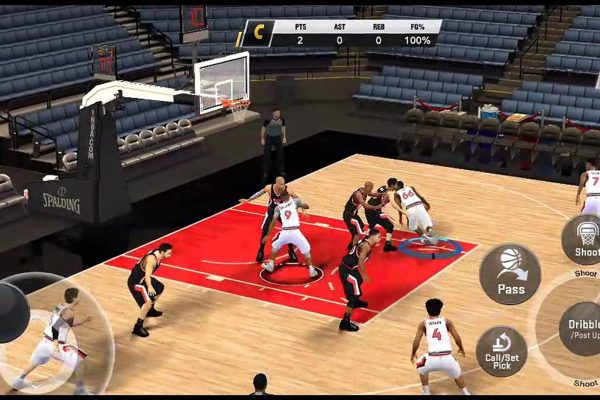Tap the Shoot button with hoop icon

[x=583, y=239]
